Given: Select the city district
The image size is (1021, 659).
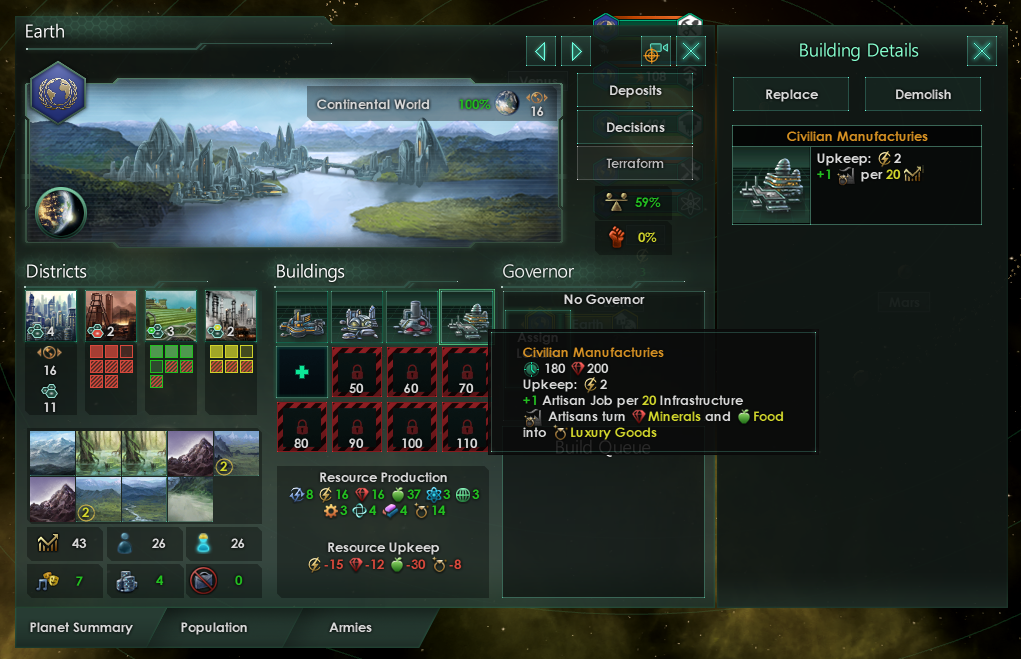Looking at the screenshot, I should (x=51, y=316).
